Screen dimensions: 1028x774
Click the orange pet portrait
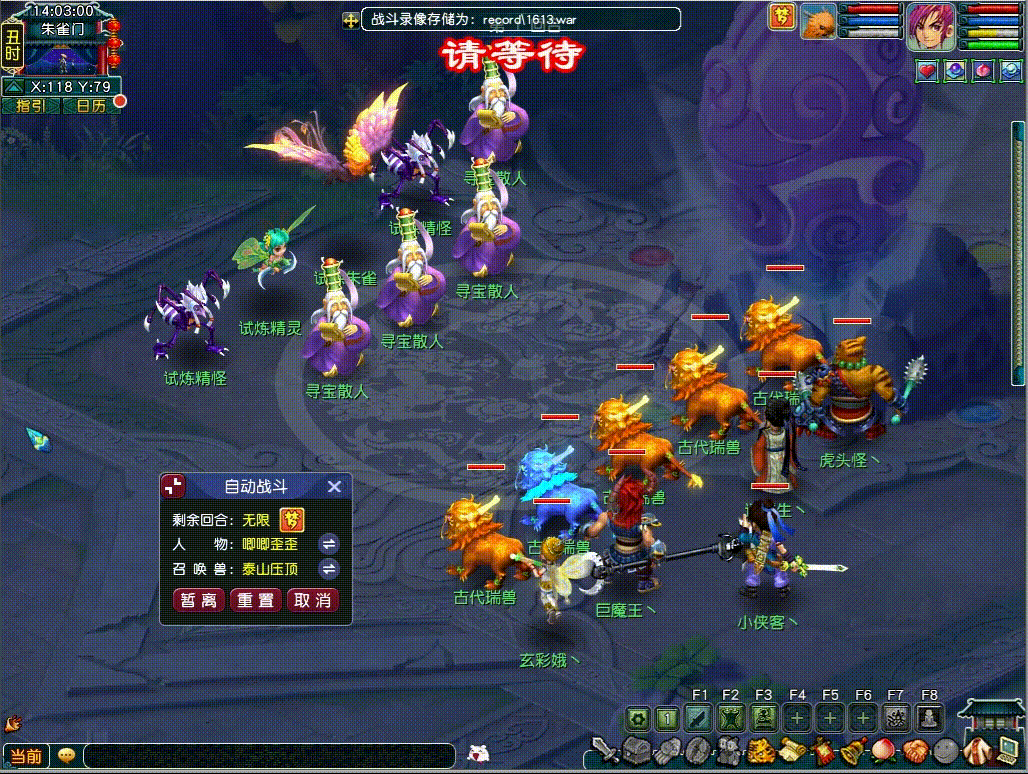[819, 23]
